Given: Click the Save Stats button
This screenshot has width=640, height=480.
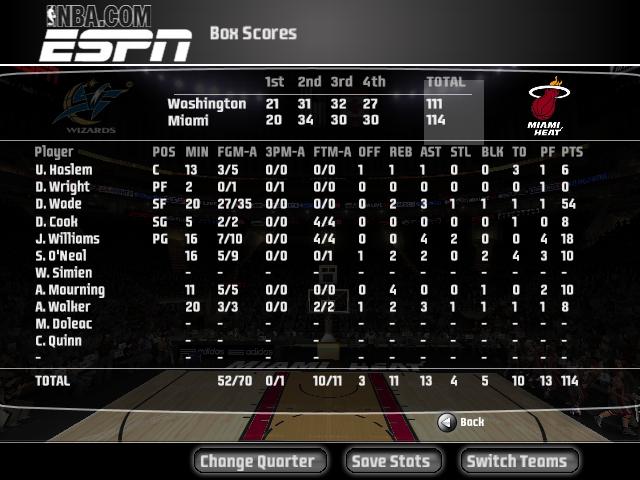Looking at the screenshot, I should 392,461.
